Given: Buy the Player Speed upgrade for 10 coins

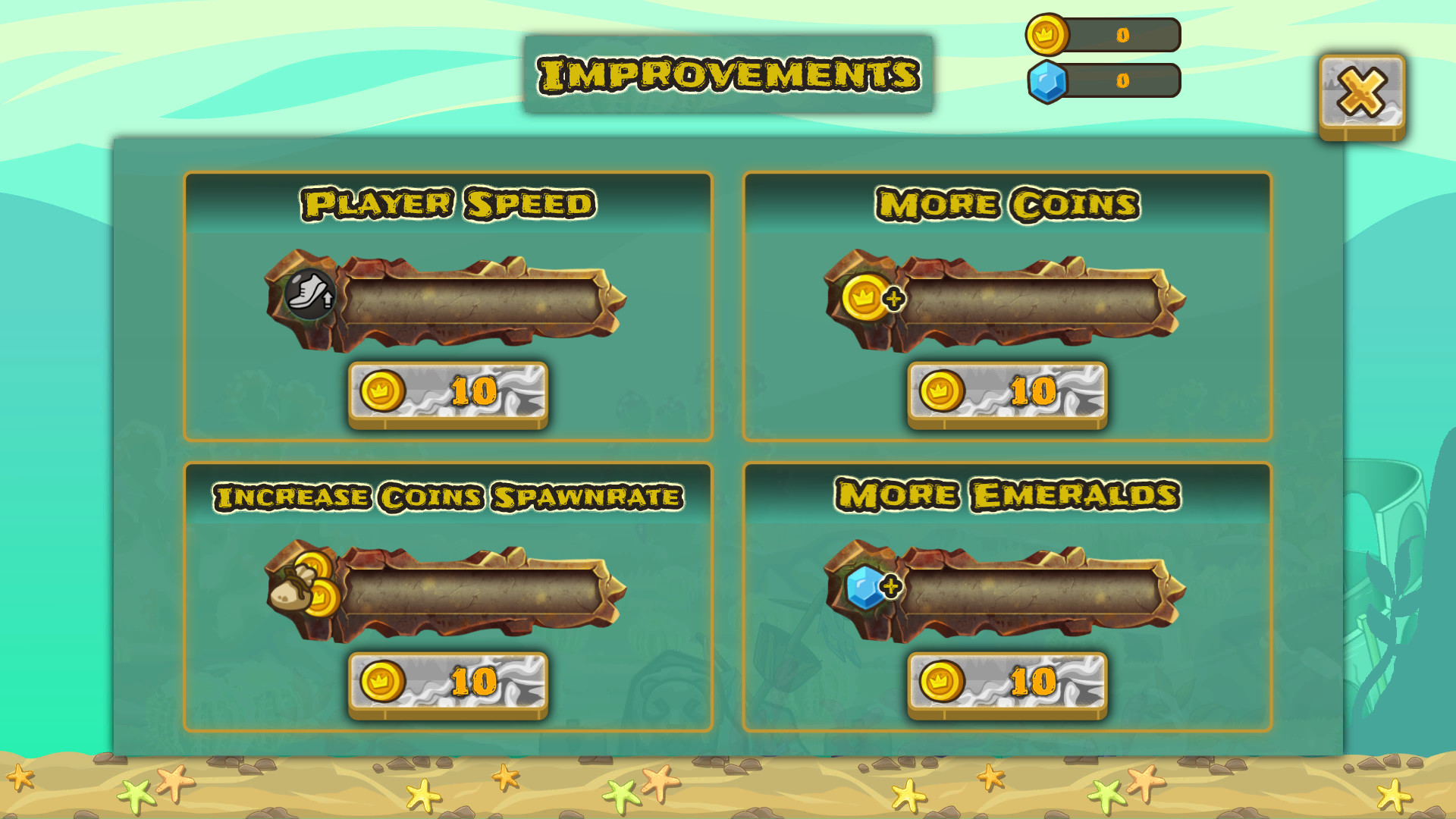Looking at the screenshot, I should point(447,393).
